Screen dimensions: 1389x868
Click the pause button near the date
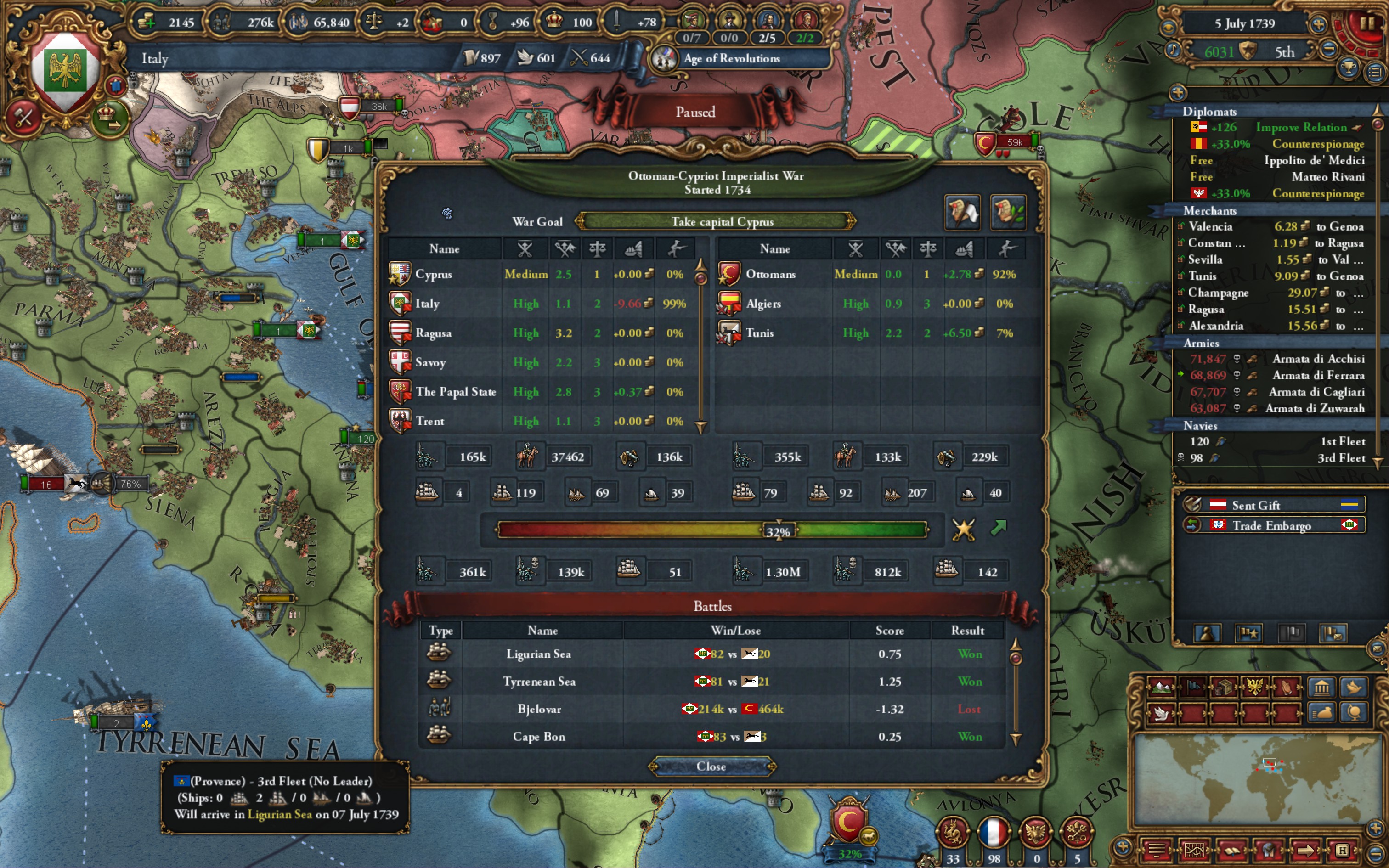tap(1368, 24)
